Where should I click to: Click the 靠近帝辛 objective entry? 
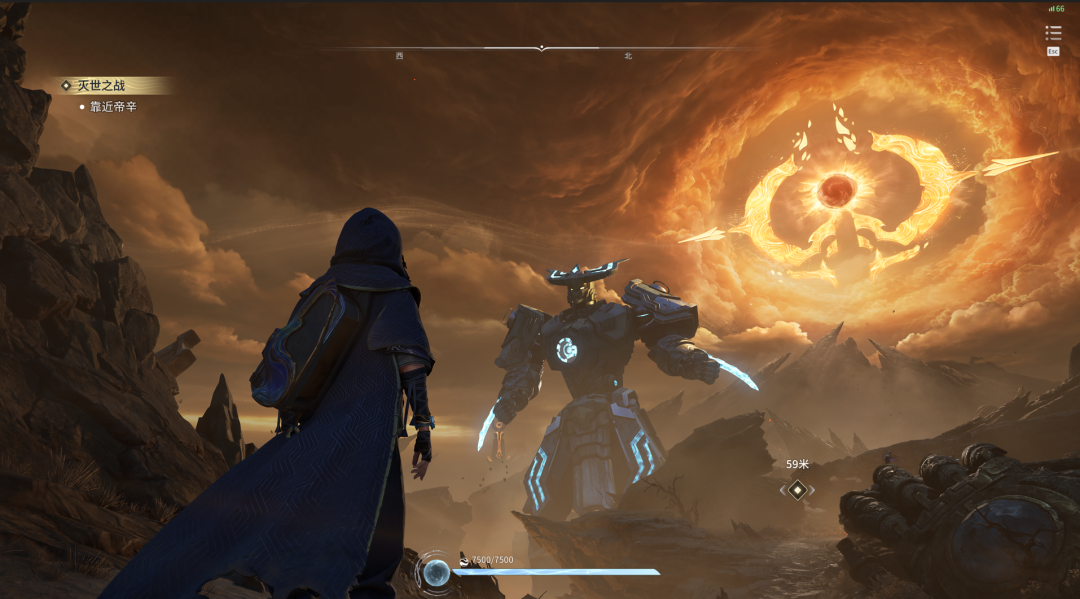point(113,106)
